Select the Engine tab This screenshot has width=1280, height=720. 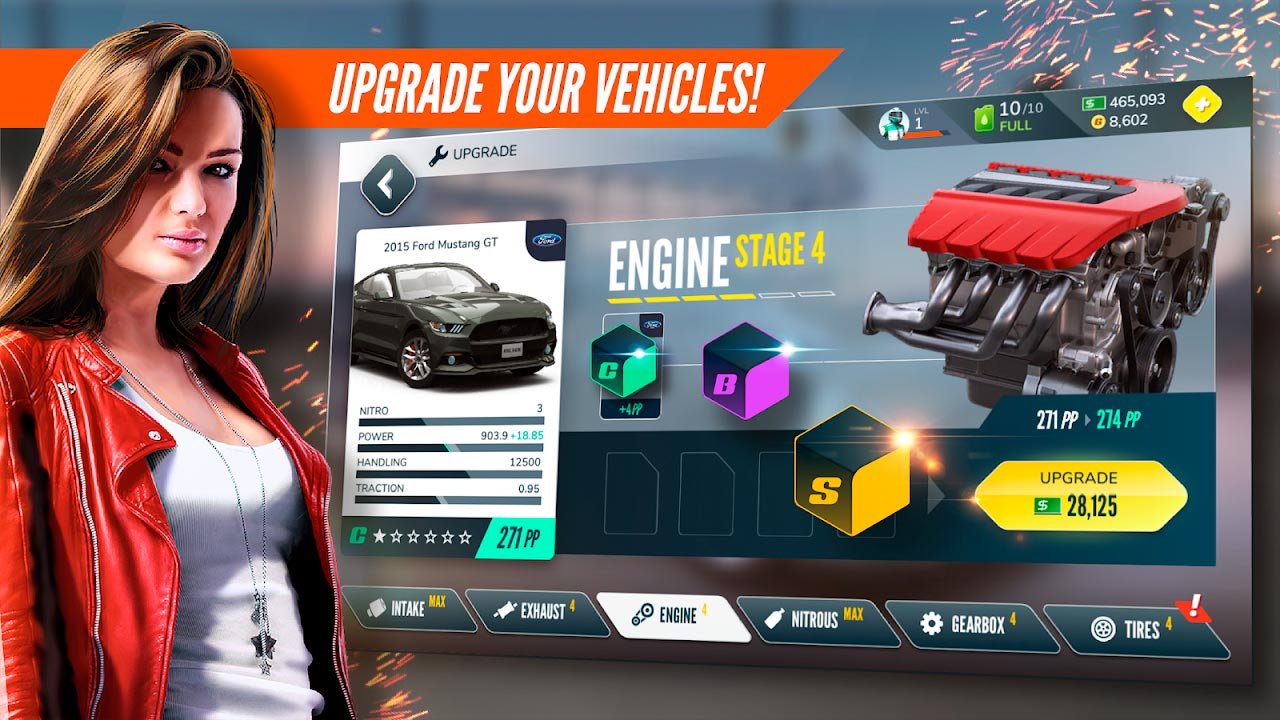673,616
